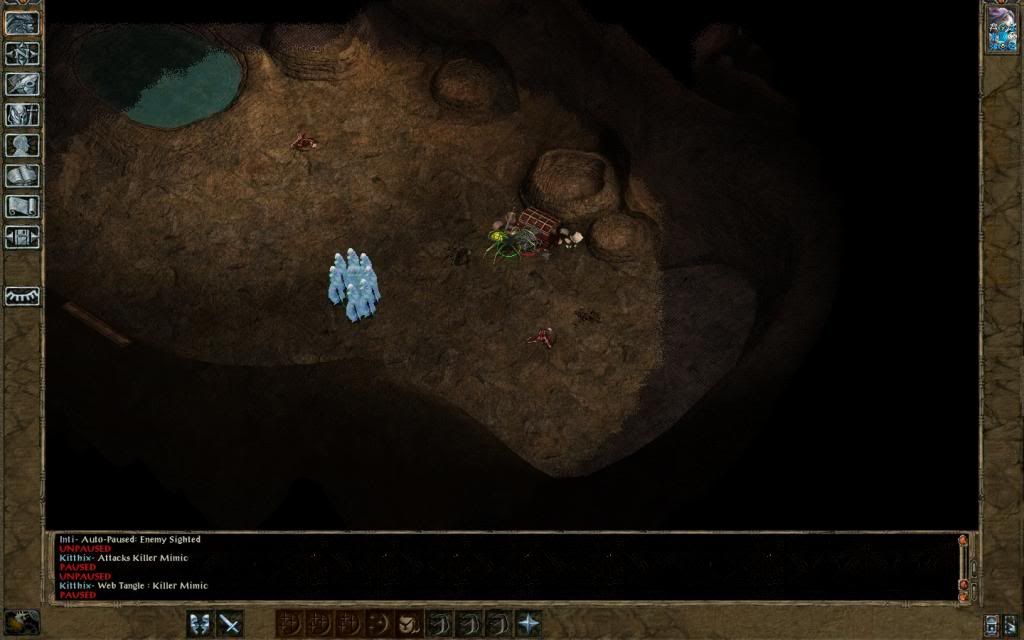Use the four-pointed star special ability
The image size is (1024, 640).
pos(528,623)
